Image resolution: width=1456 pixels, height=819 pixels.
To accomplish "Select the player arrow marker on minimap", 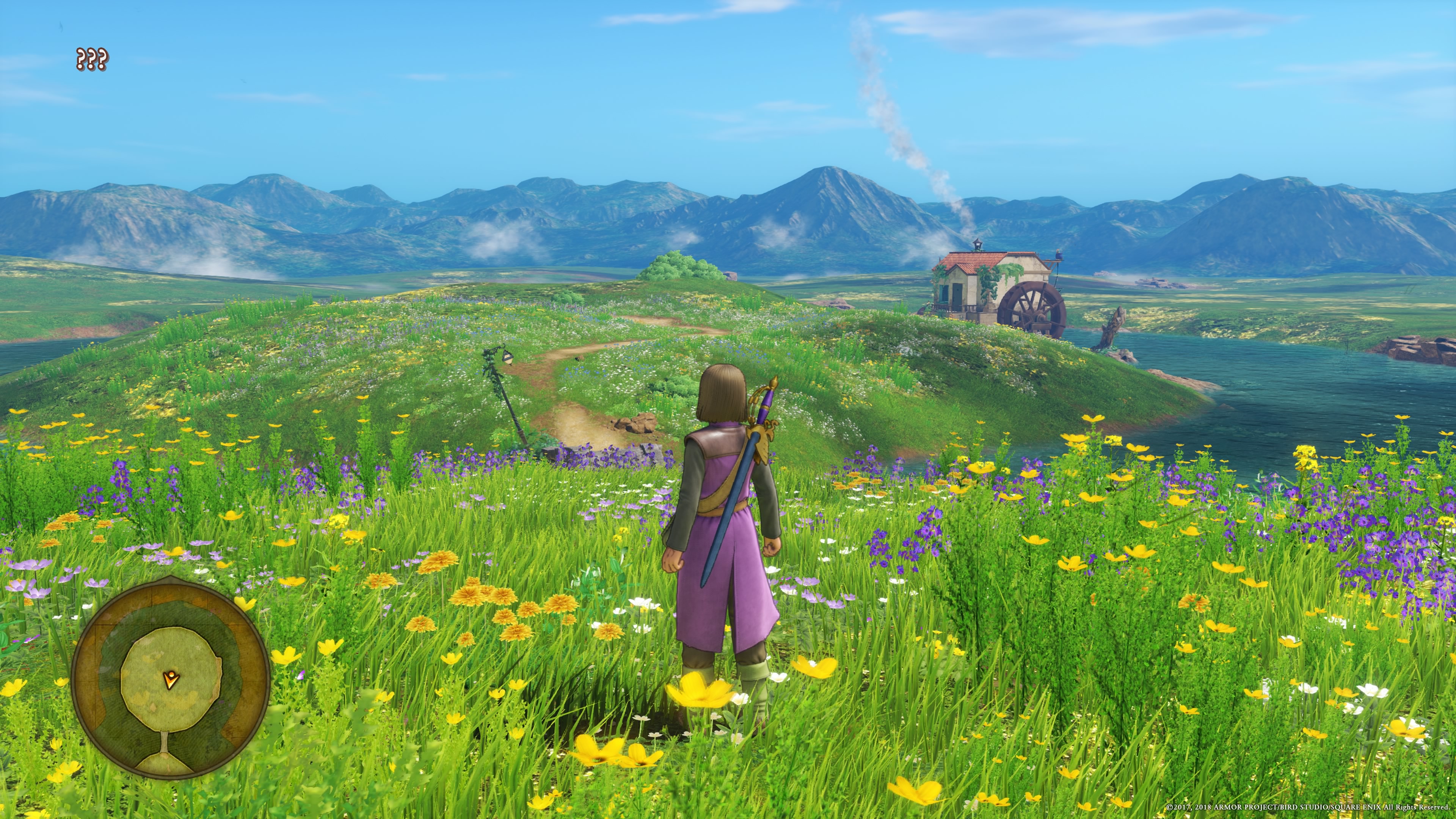I will [x=169, y=679].
